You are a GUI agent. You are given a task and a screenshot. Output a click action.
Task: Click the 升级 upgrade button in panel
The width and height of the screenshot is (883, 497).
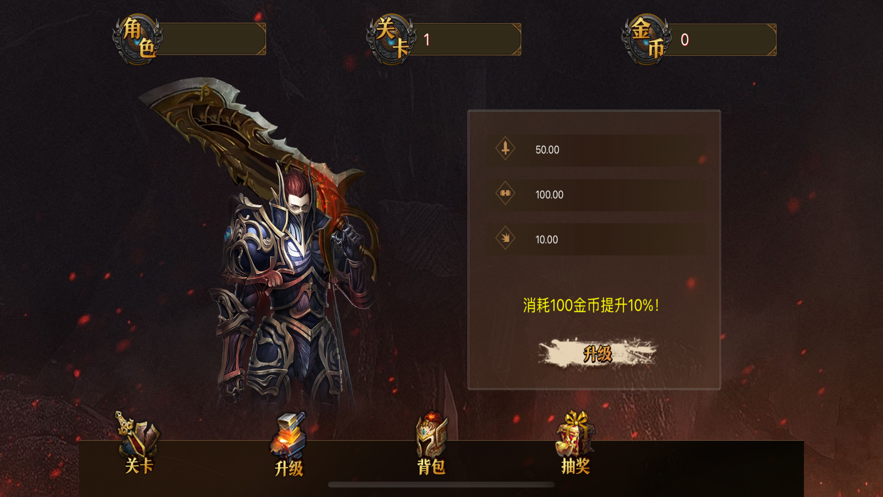click(x=597, y=353)
